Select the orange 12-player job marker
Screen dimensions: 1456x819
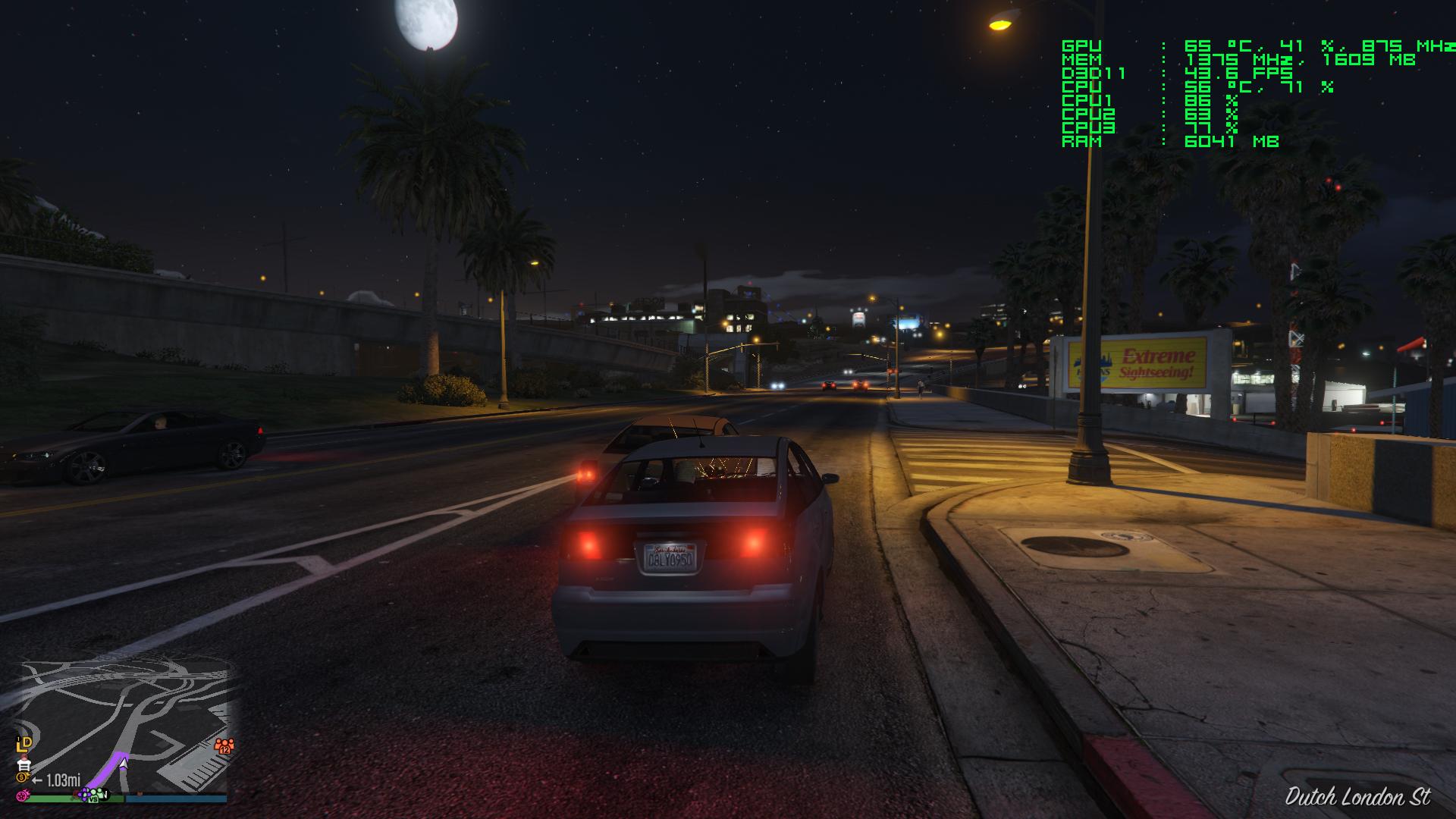click(224, 745)
